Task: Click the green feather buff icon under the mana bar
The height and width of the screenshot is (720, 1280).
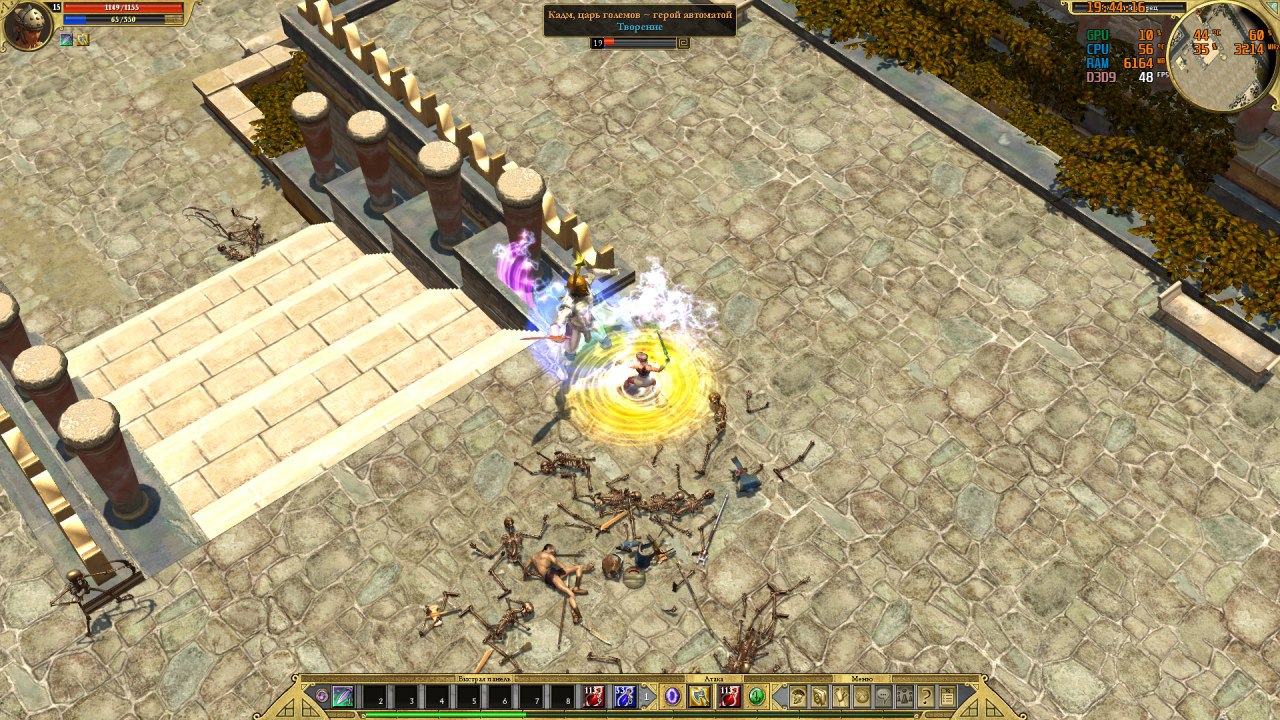Action: pos(66,40)
